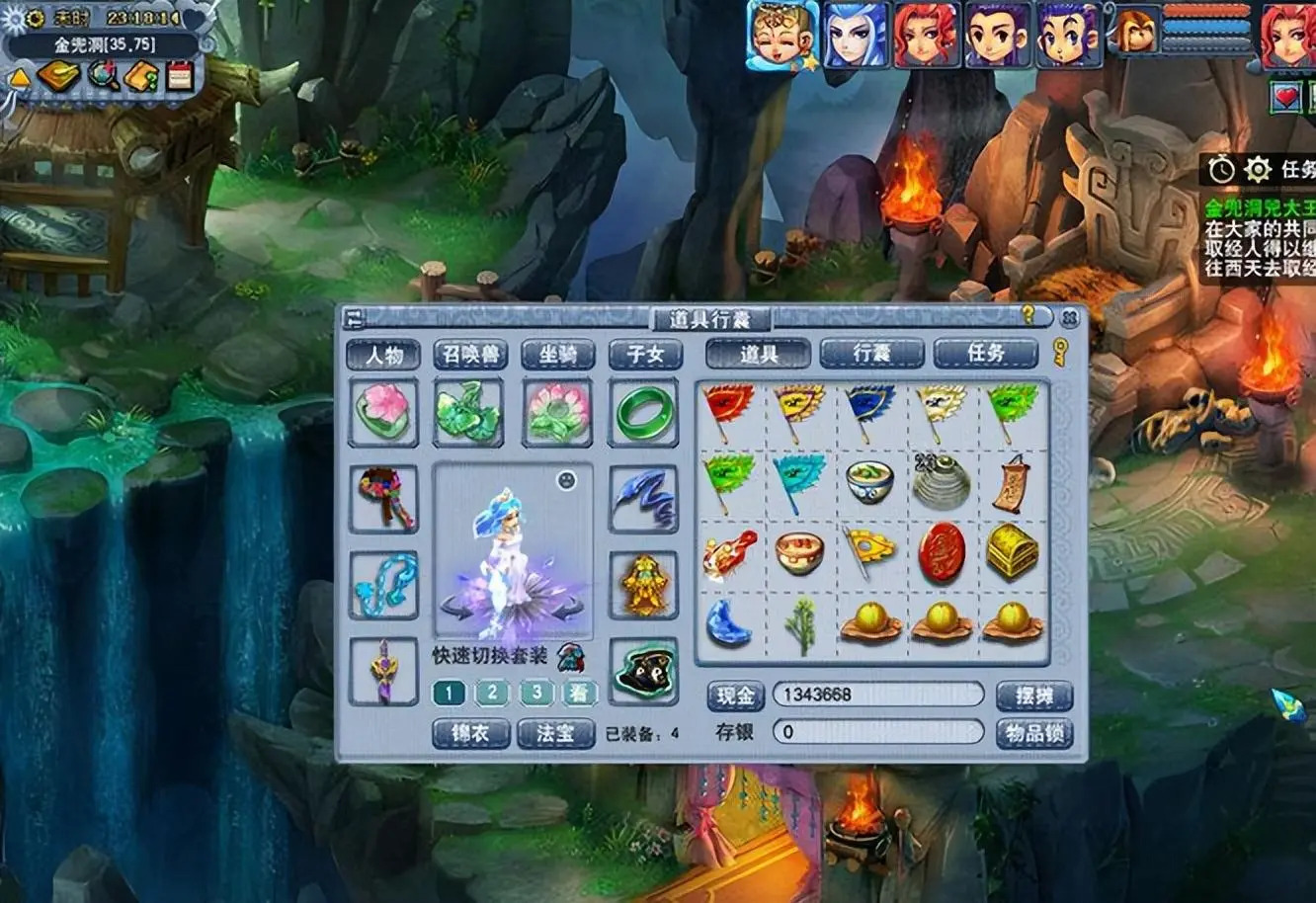Select the 坐骑 tab
Image resolution: width=1316 pixels, height=903 pixels.
(557, 355)
